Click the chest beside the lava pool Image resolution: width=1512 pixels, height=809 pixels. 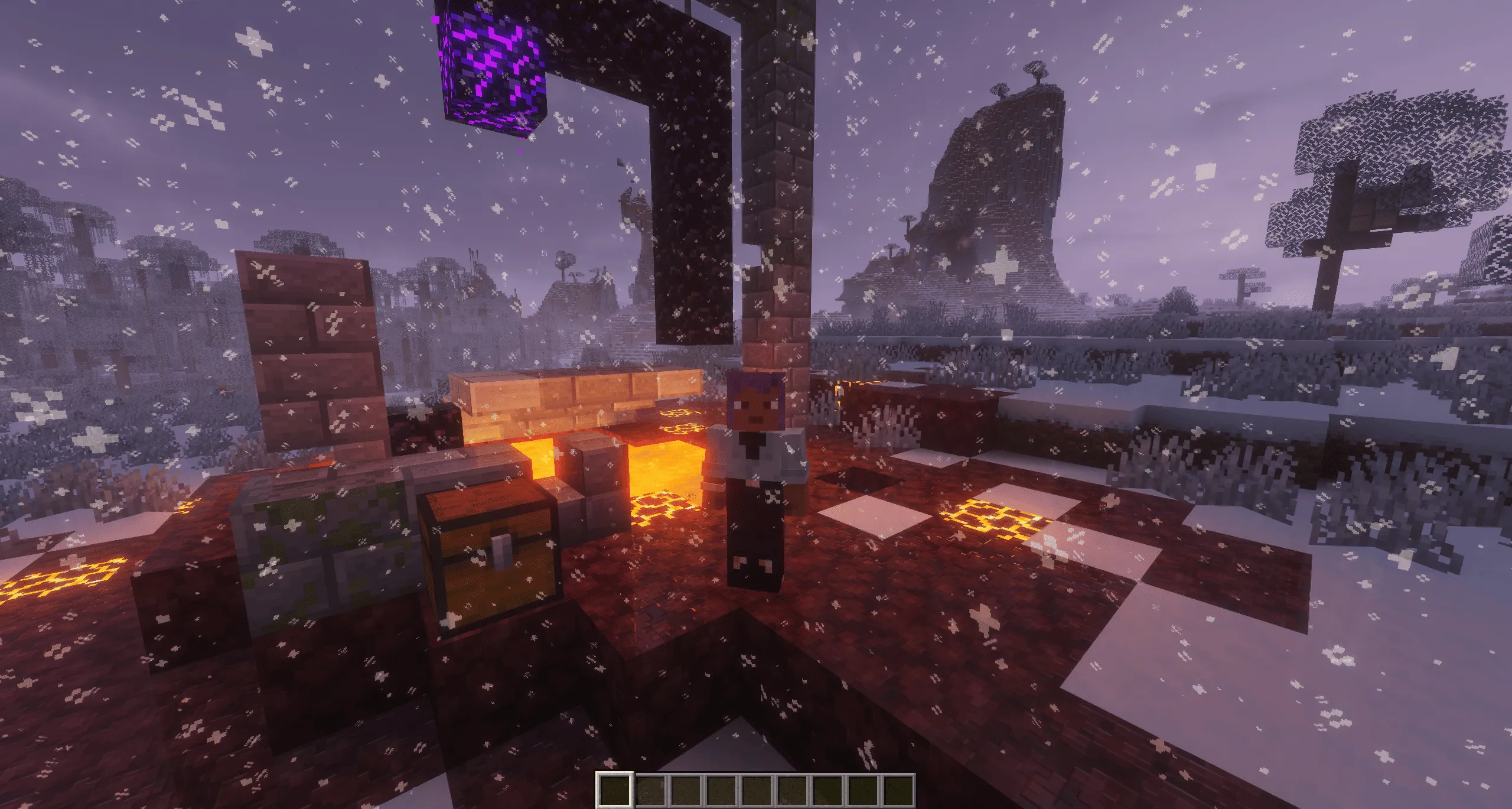(490, 561)
